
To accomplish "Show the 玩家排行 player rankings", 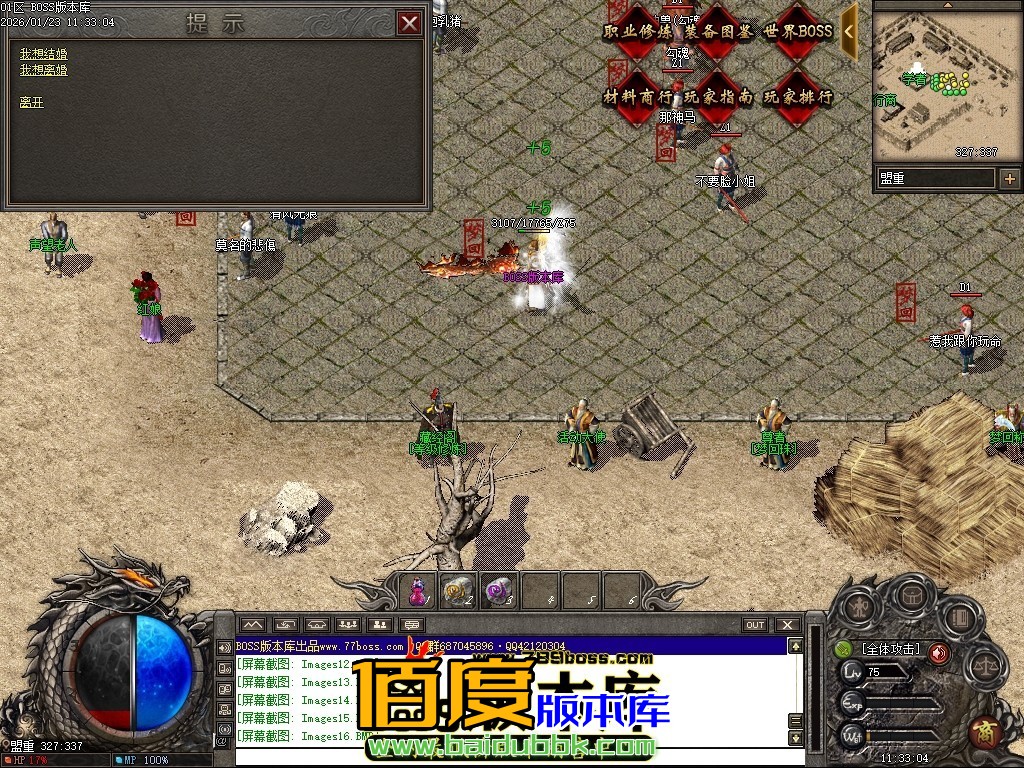I will click(797, 97).
